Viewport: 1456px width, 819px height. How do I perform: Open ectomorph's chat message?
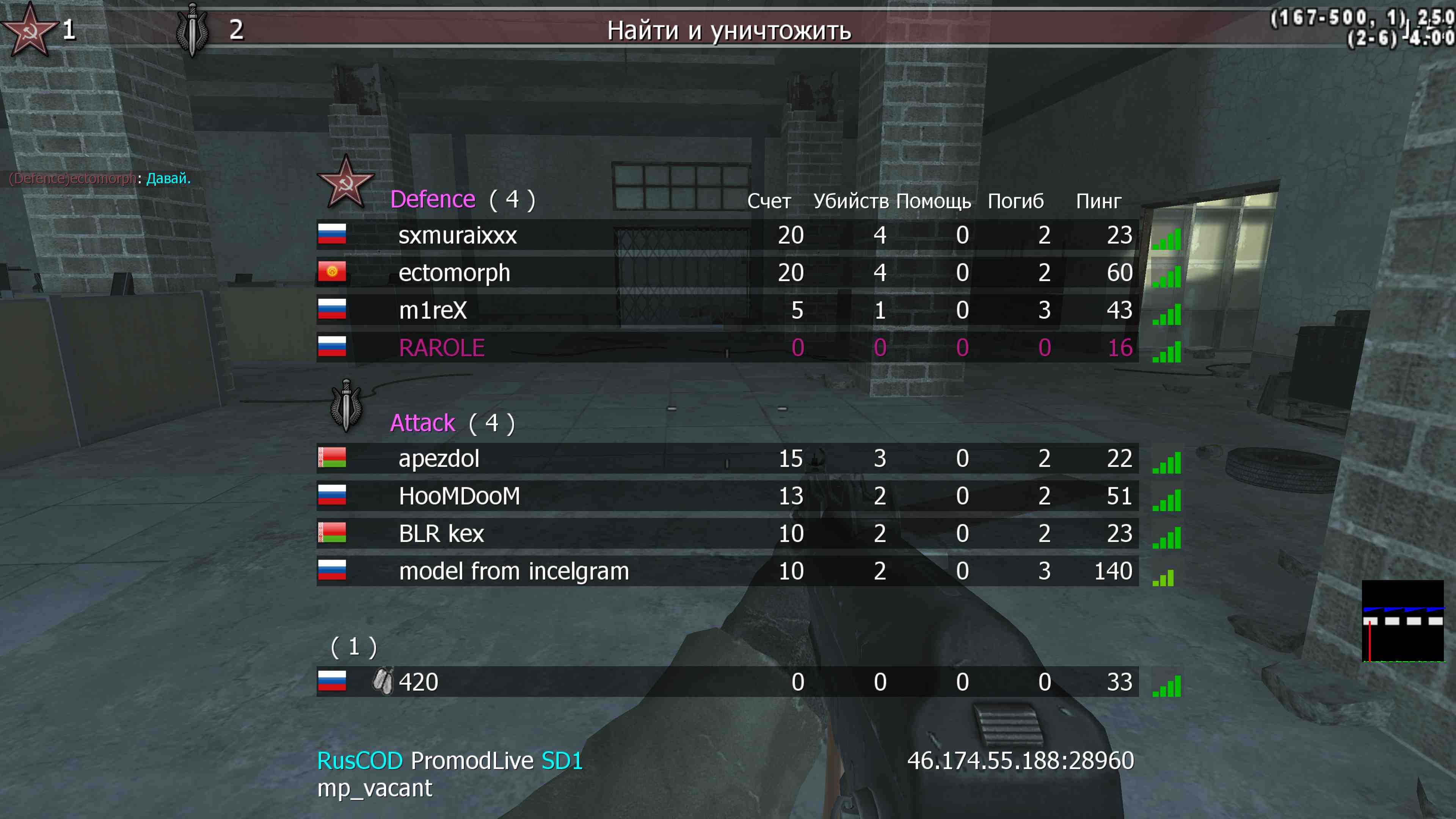(x=100, y=179)
